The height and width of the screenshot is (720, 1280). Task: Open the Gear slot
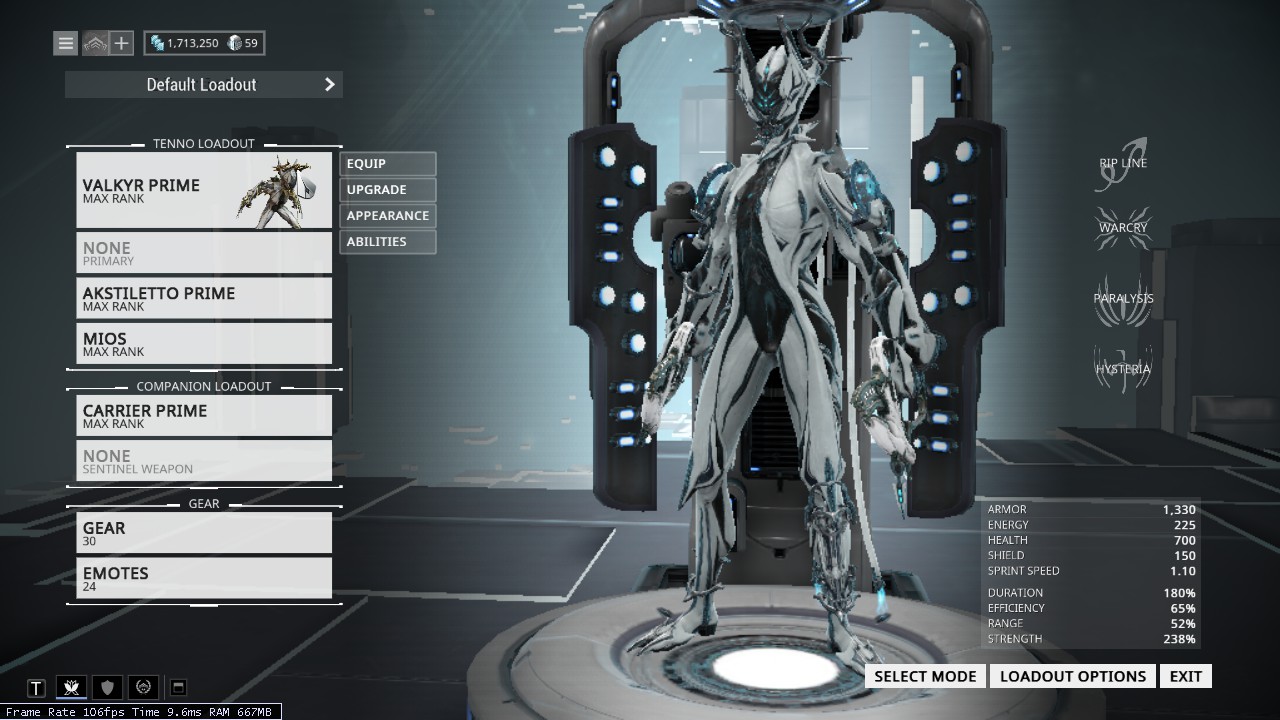coord(203,533)
